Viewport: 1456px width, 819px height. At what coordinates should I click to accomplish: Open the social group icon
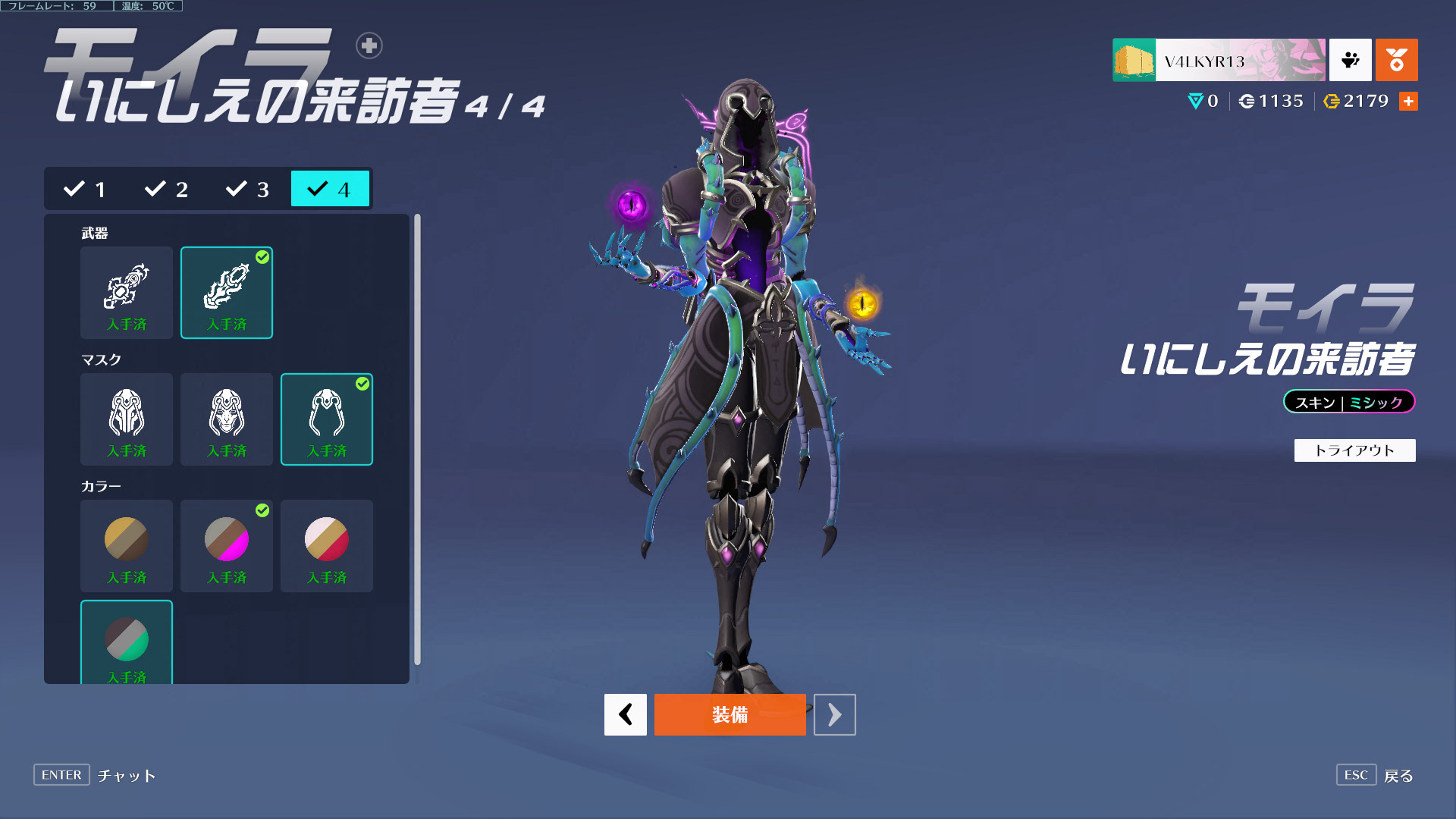point(1350,60)
